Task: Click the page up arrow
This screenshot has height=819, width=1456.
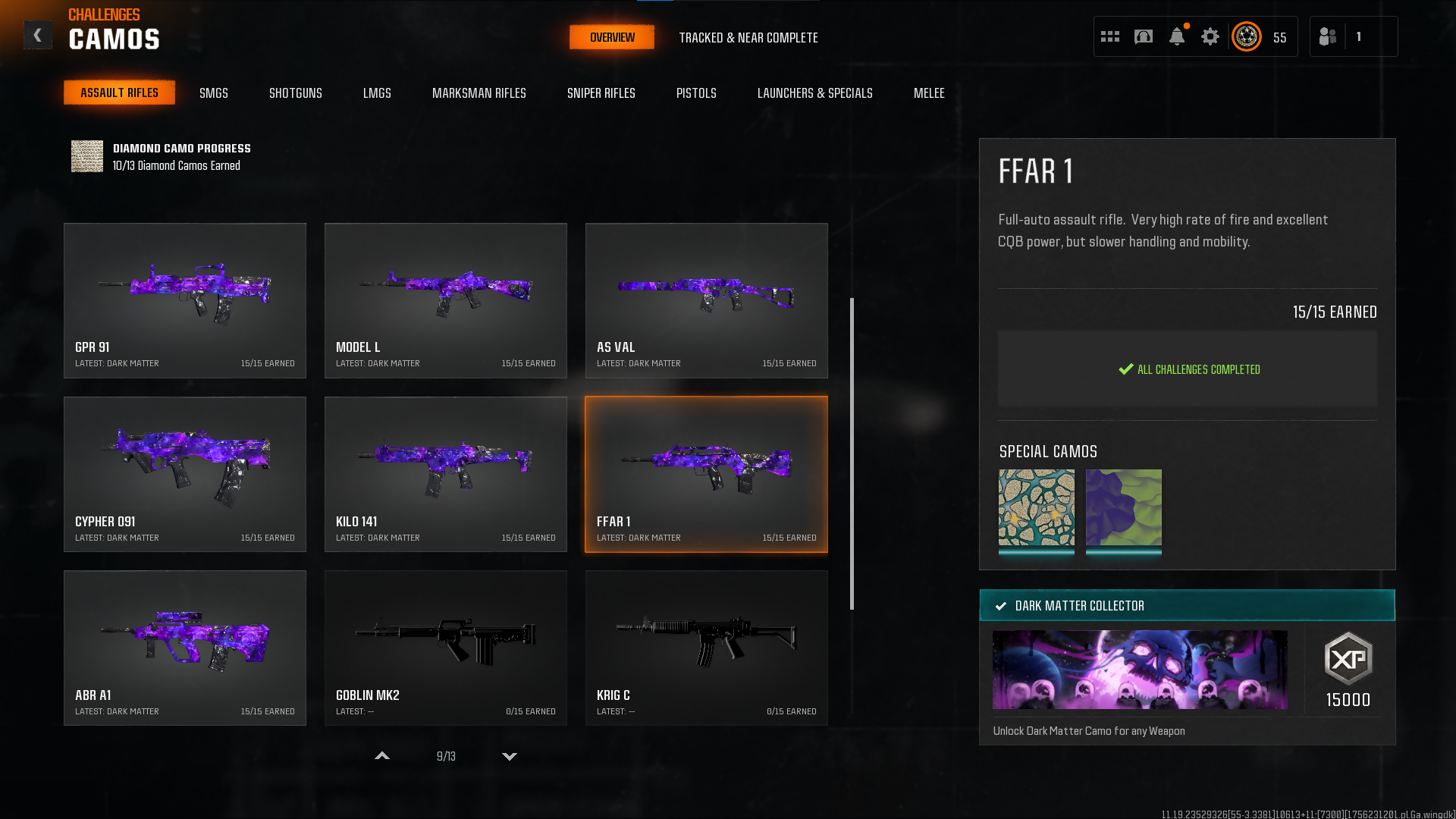Action: pos(382,756)
